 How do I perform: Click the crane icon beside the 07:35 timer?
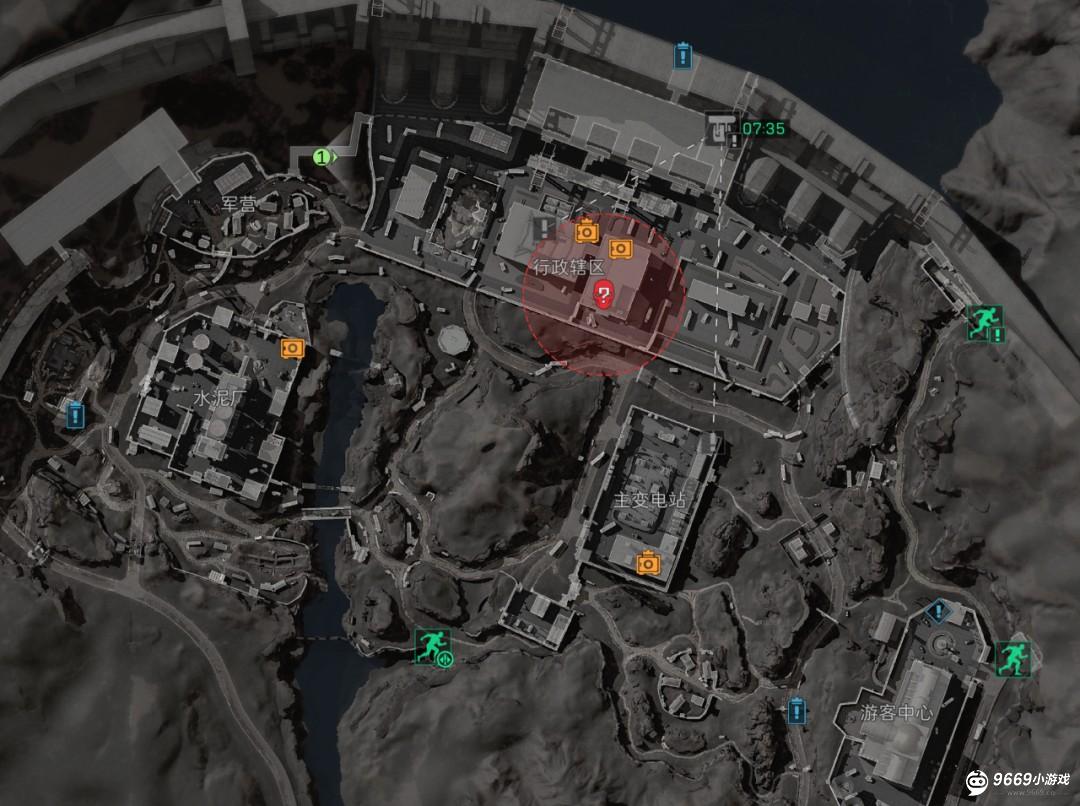[718, 127]
